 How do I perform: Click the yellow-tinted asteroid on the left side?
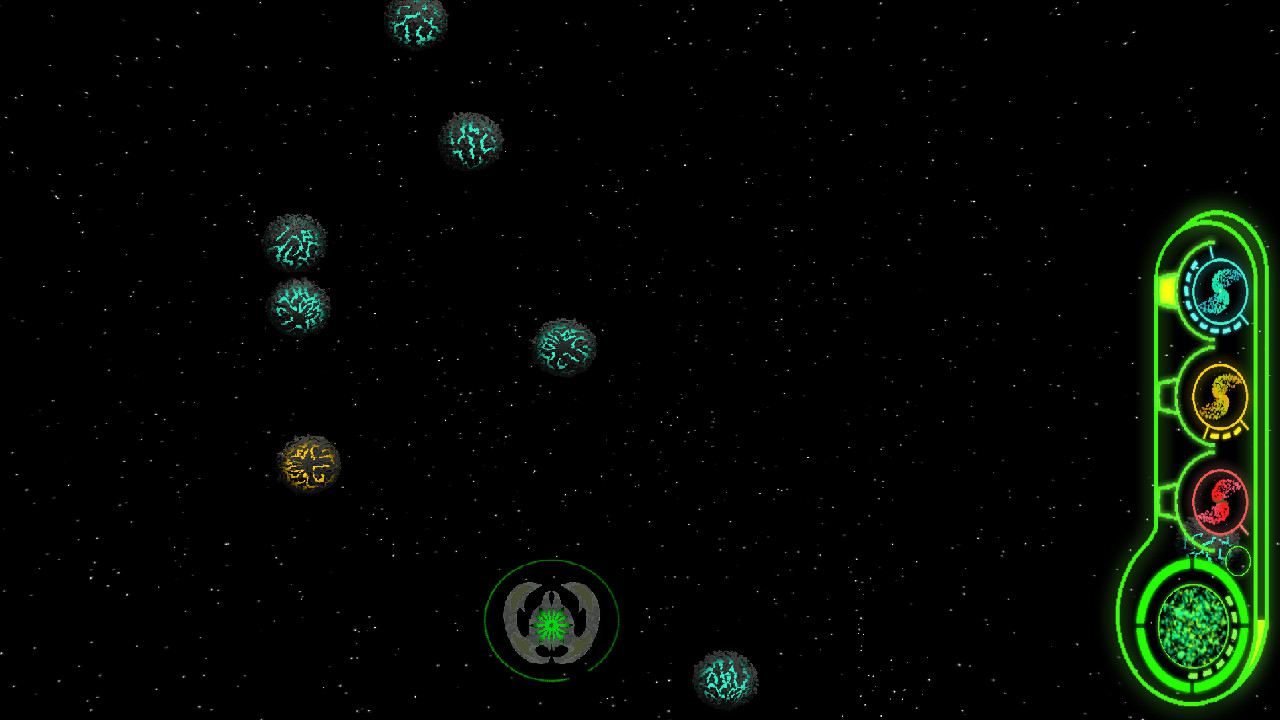[x=308, y=462]
